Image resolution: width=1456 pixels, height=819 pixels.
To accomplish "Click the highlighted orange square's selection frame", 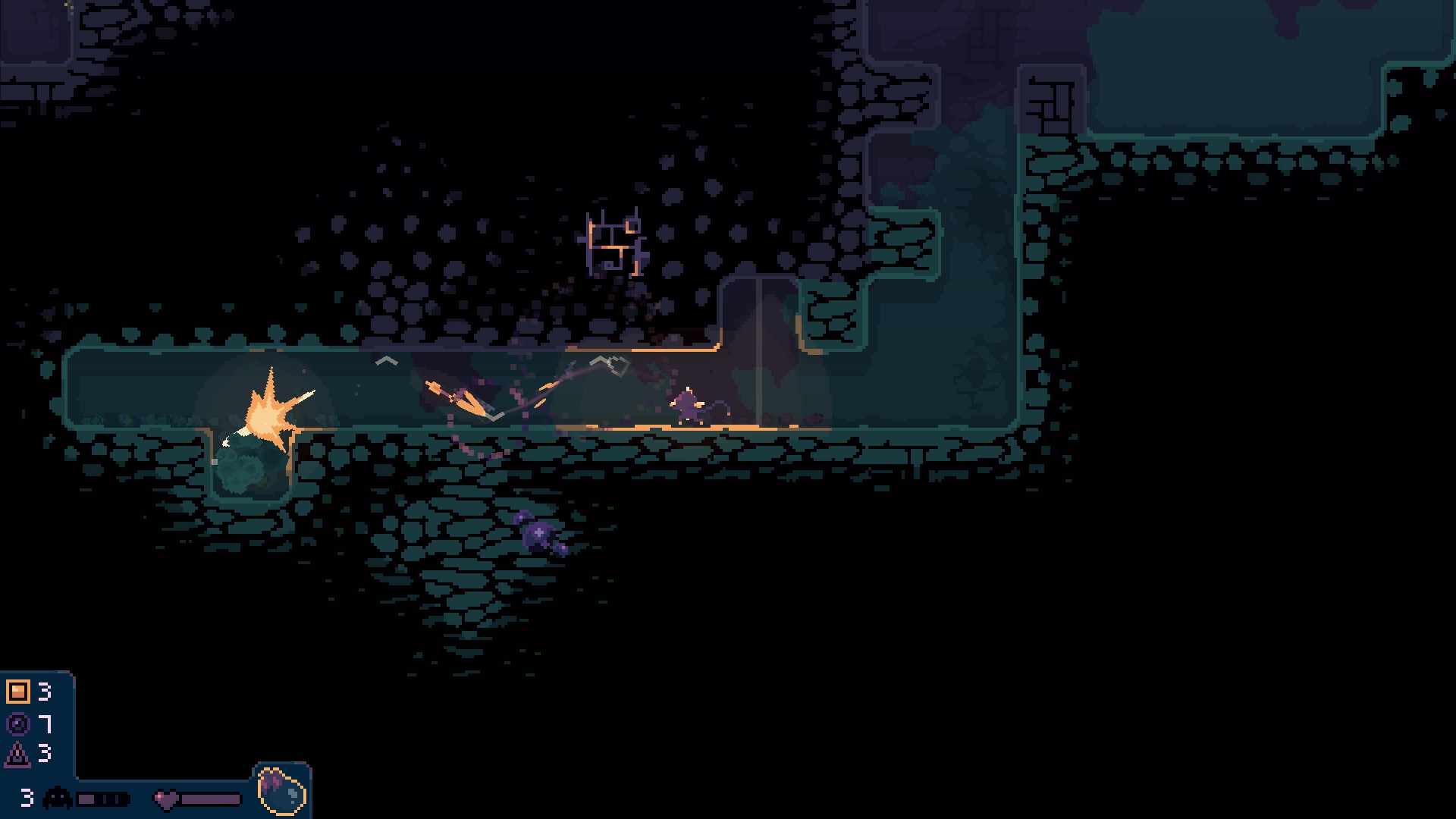I will coord(18,692).
